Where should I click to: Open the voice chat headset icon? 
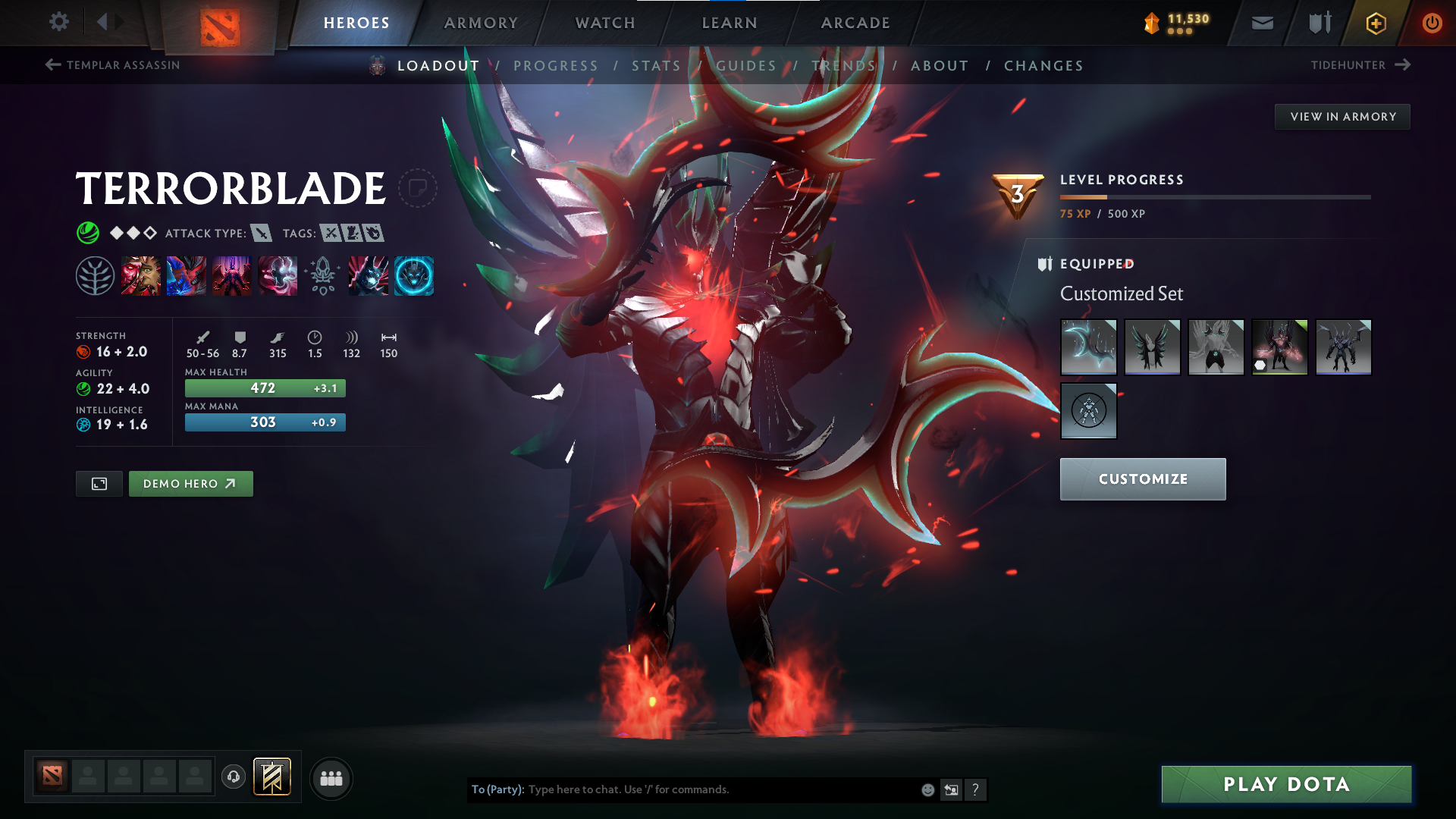(233, 778)
